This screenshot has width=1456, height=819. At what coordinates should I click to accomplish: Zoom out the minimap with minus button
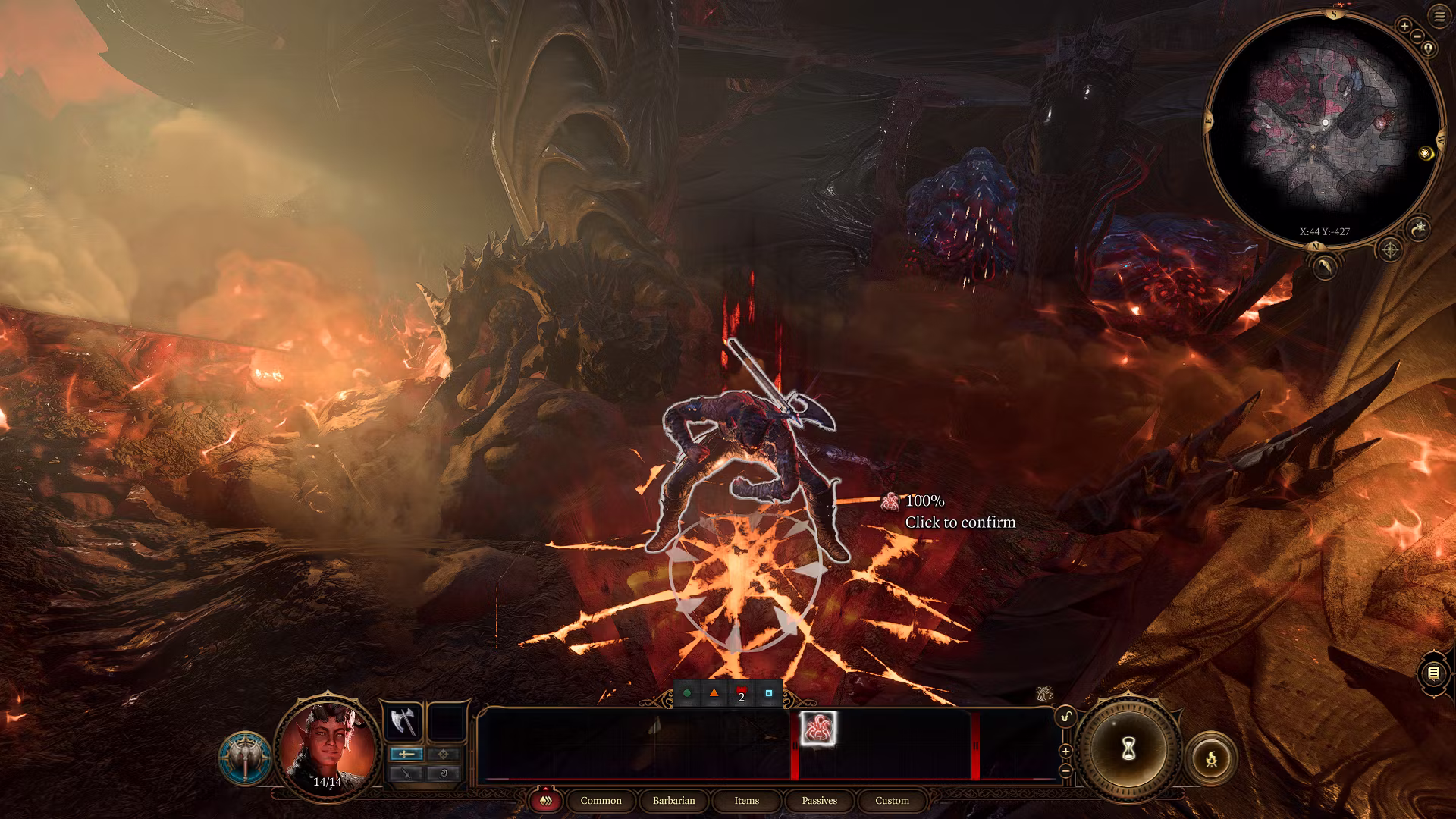tap(1417, 36)
